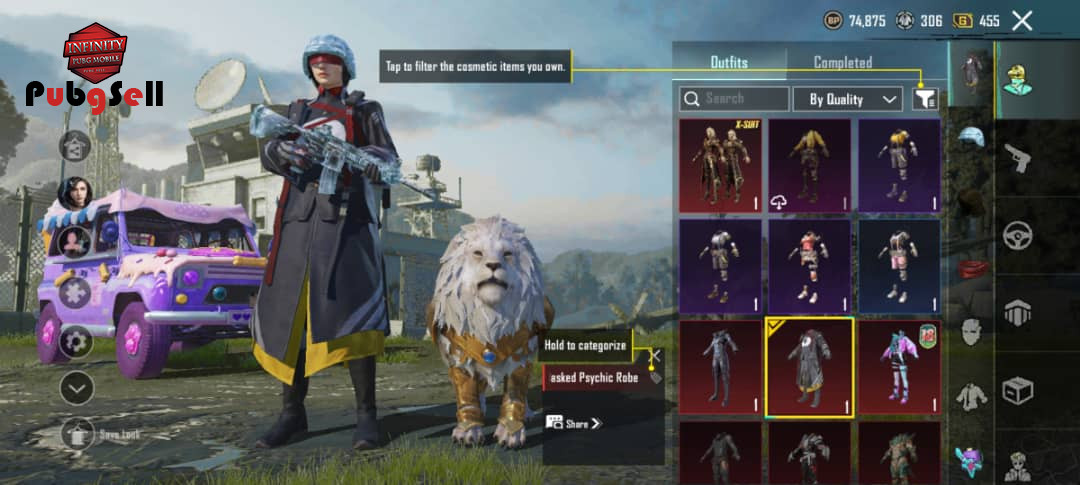
Task: Open the steering wheel vehicle category
Action: pos(1018,236)
